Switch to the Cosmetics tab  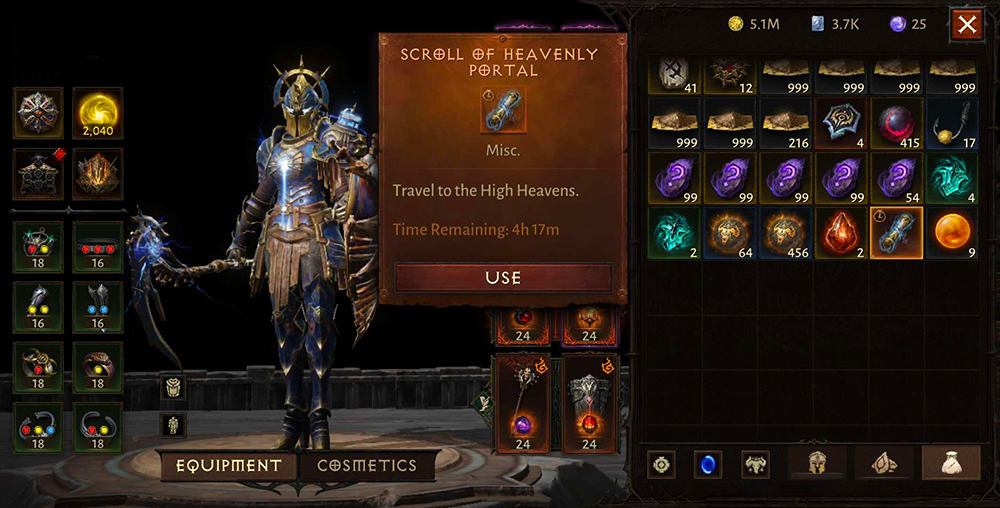point(366,465)
